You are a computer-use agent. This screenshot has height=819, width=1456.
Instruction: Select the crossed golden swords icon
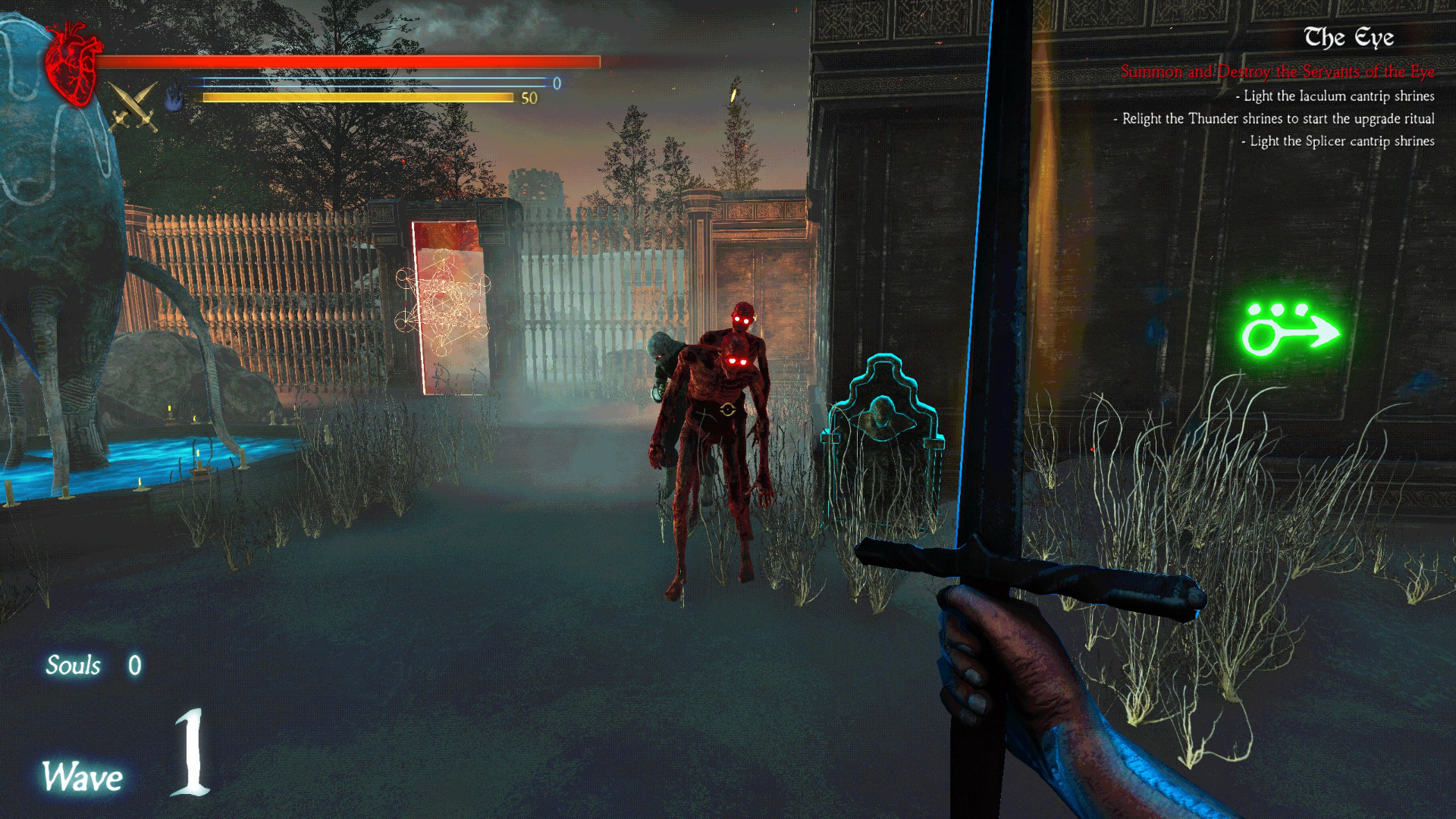[x=133, y=106]
